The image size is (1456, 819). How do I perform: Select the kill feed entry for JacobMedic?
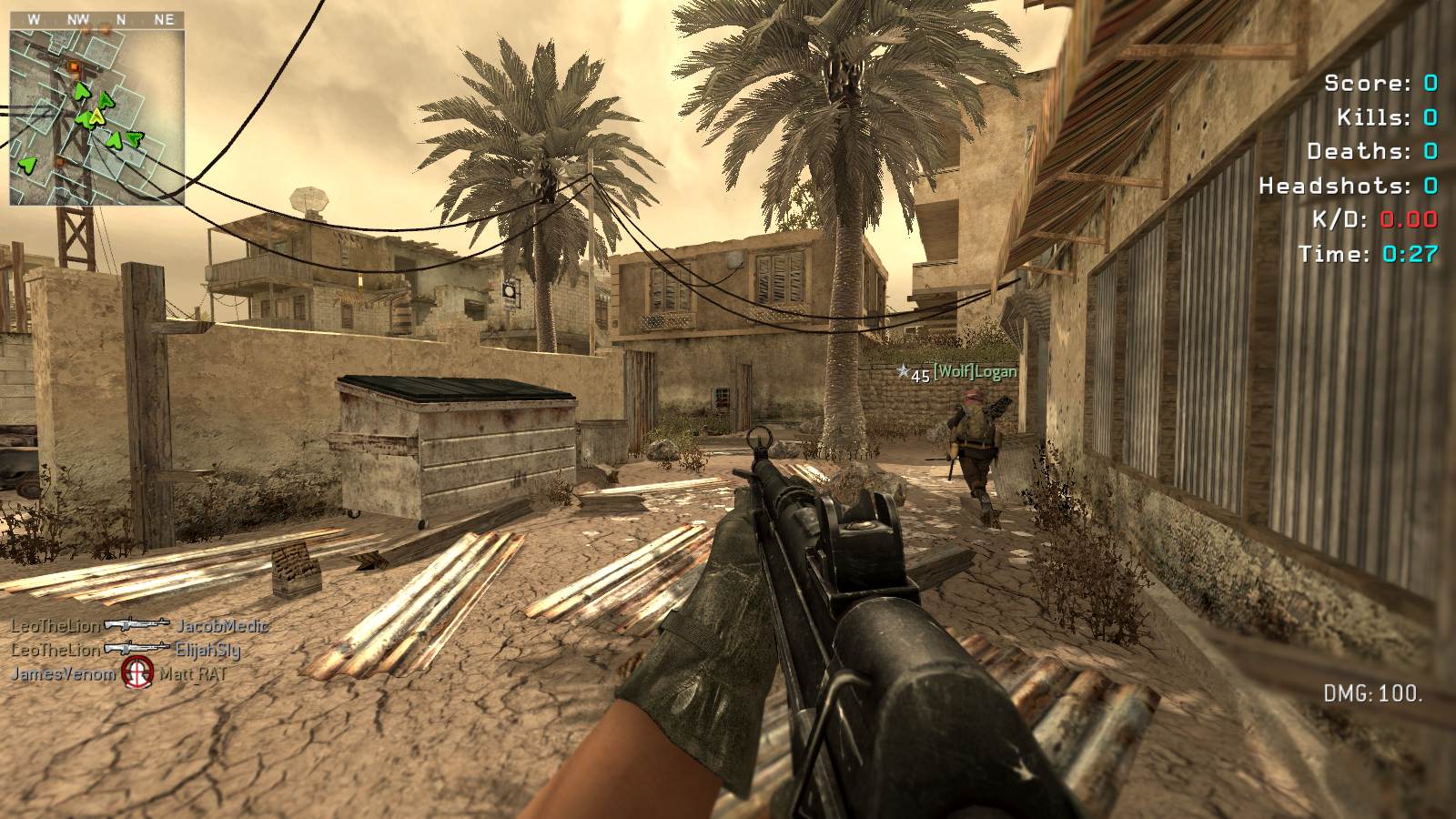(139, 626)
